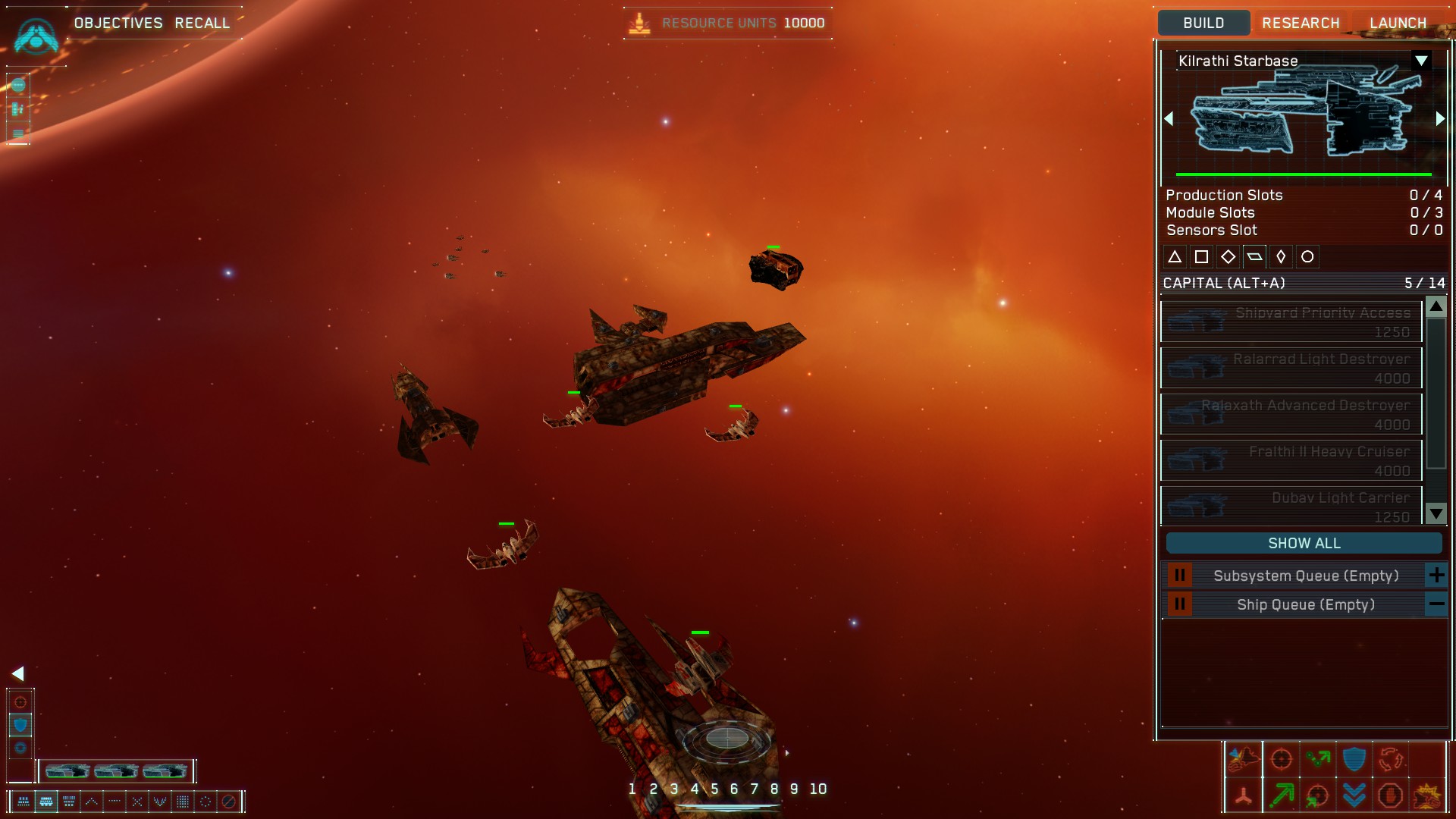The image size is (1456, 819).
Task: Pause the Subsystem Queue
Action: 1179,576
